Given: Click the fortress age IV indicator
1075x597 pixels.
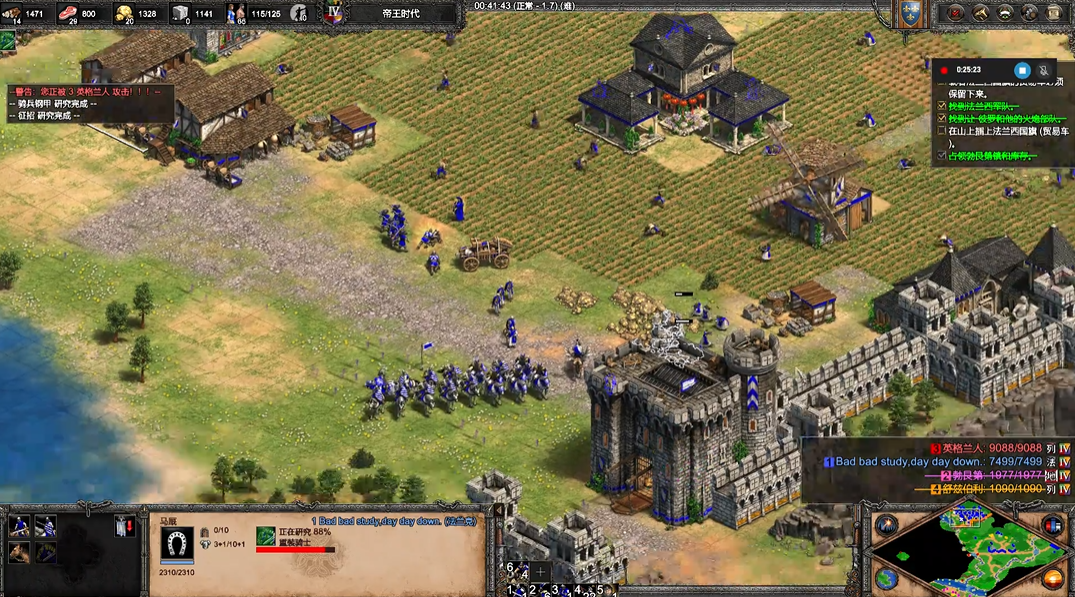Looking at the screenshot, I should [x=335, y=13].
